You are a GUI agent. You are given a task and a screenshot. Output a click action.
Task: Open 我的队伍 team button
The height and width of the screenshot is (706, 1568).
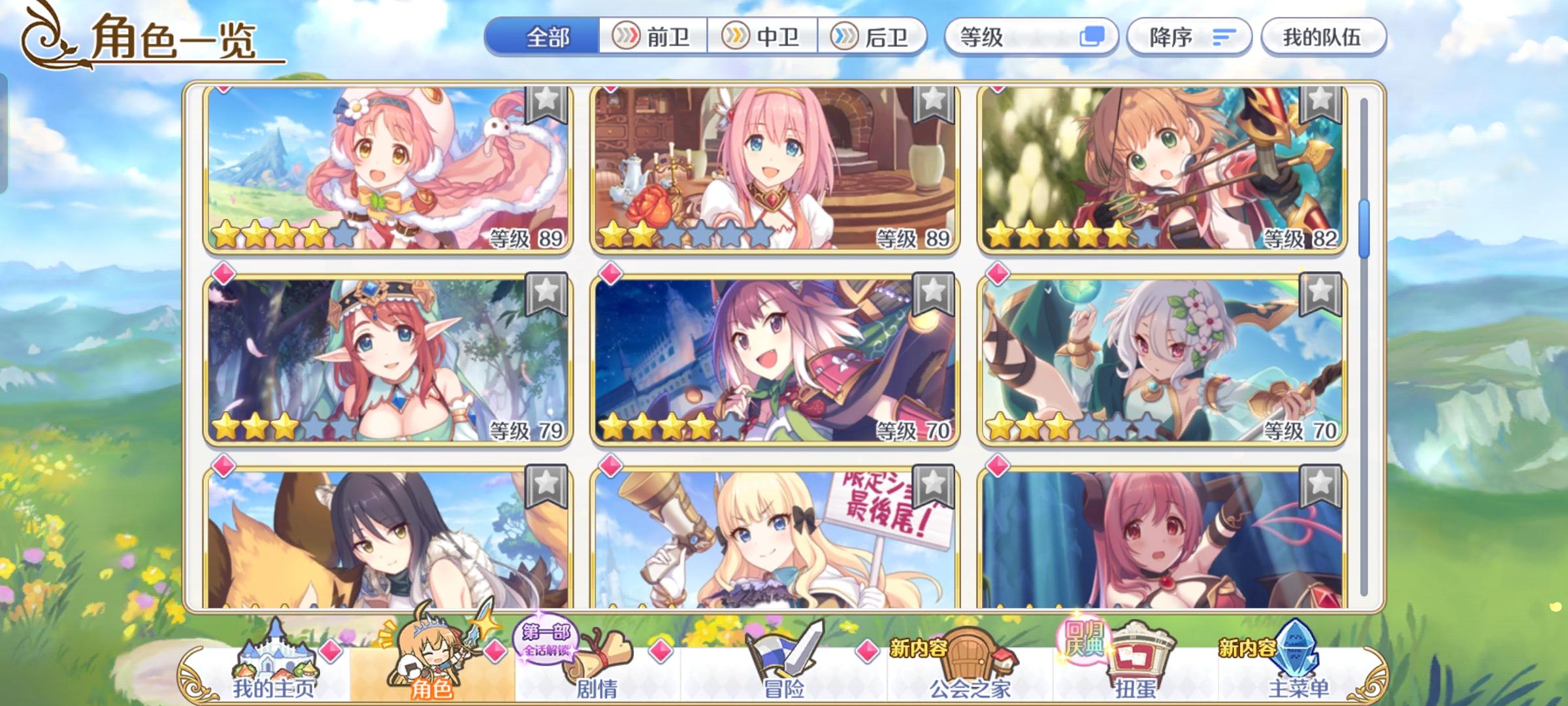point(1323,37)
